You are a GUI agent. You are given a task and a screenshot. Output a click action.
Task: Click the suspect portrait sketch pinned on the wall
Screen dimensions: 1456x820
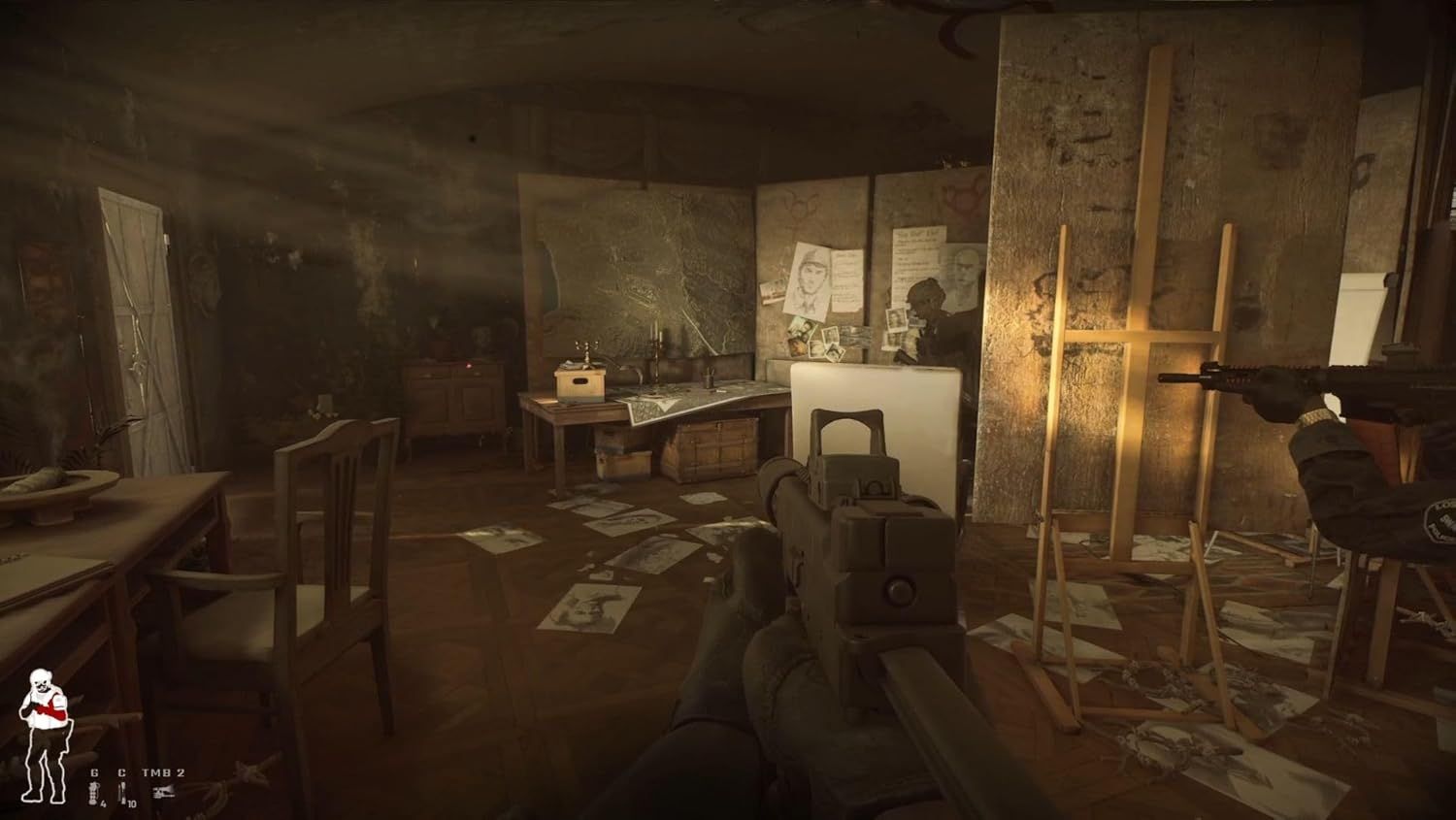(810, 278)
